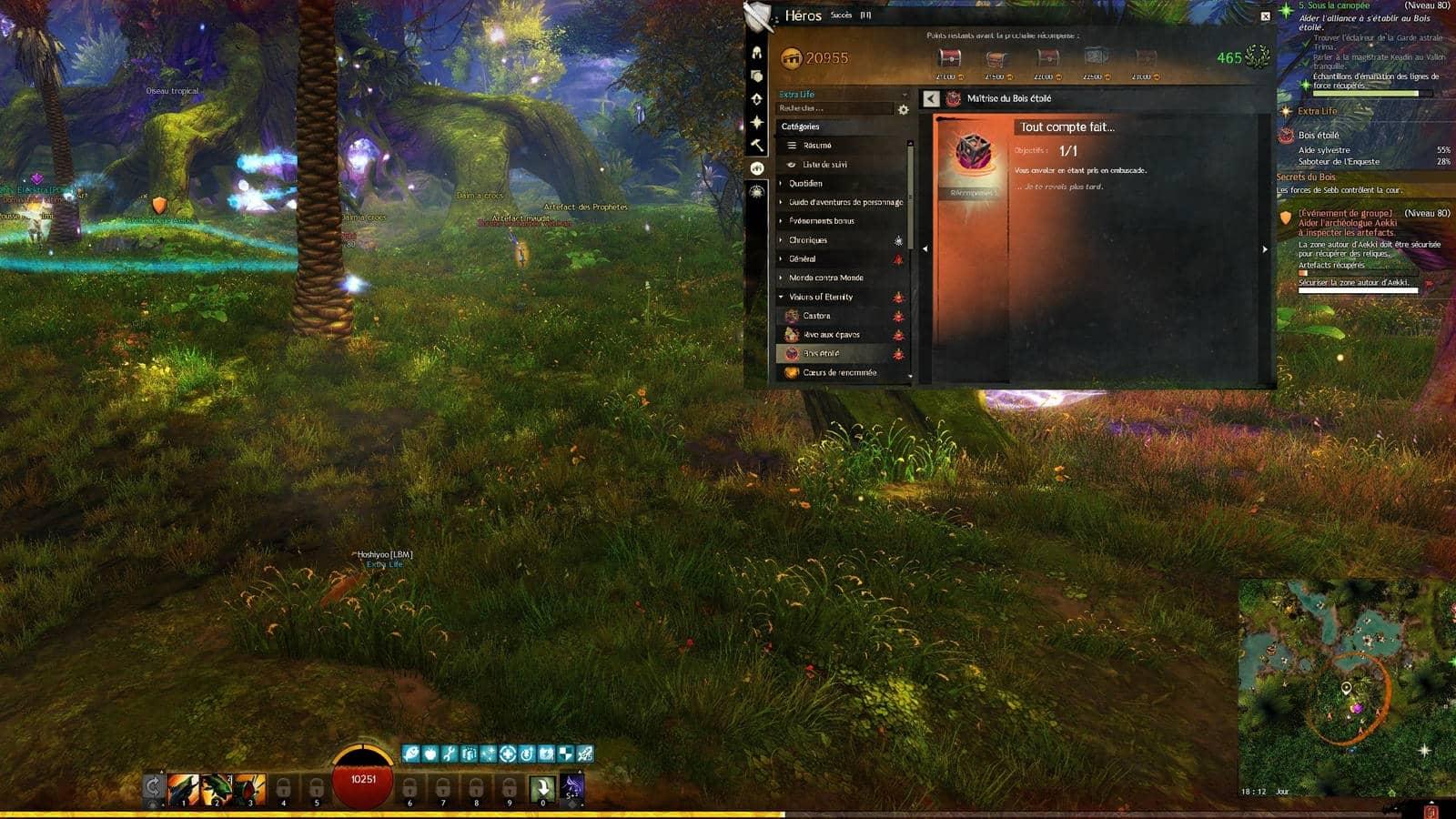Image resolution: width=1456 pixels, height=819 pixels.
Task: Collapse the Visions of Eternity category
Action: point(820,297)
